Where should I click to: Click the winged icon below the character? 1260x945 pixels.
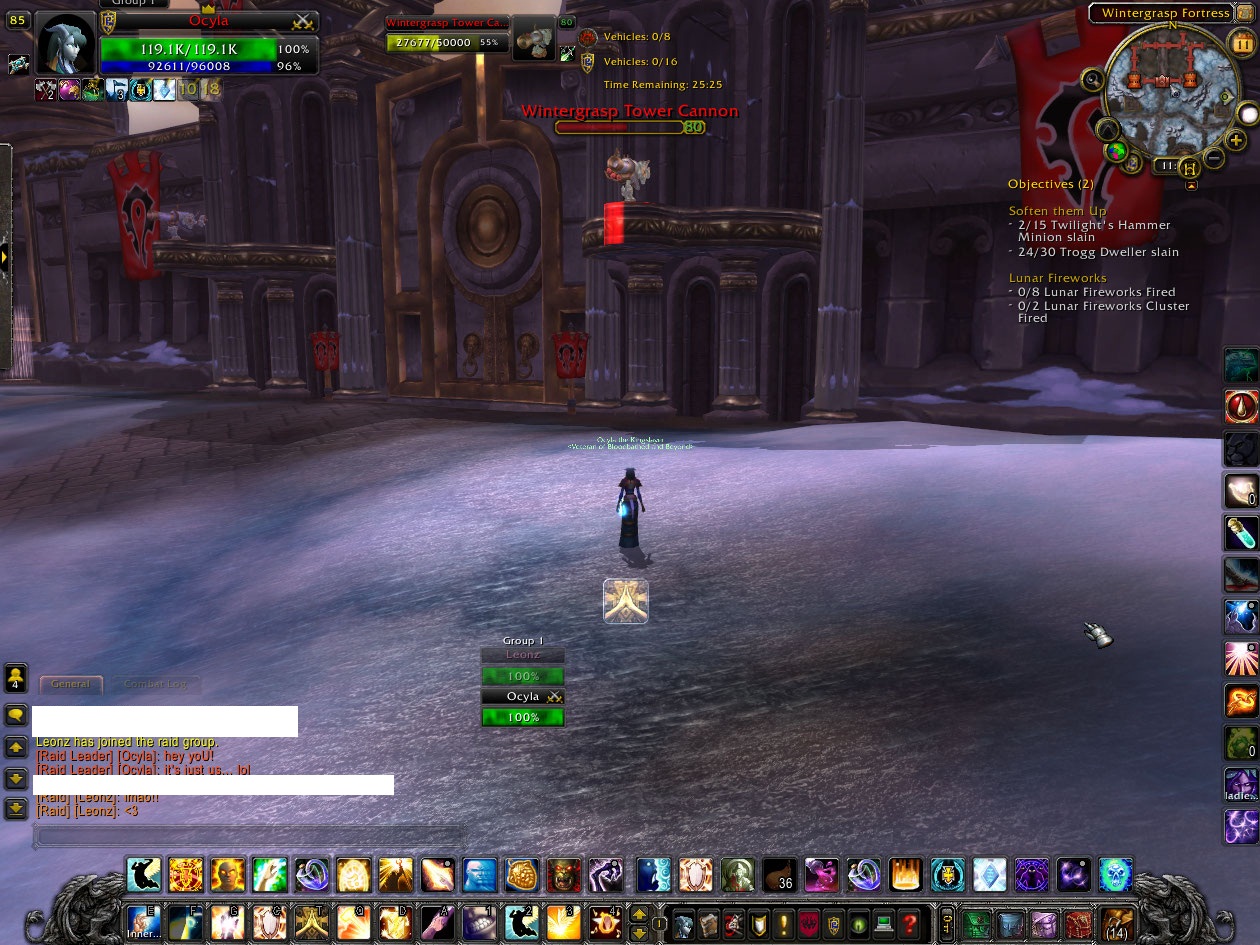pos(626,601)
